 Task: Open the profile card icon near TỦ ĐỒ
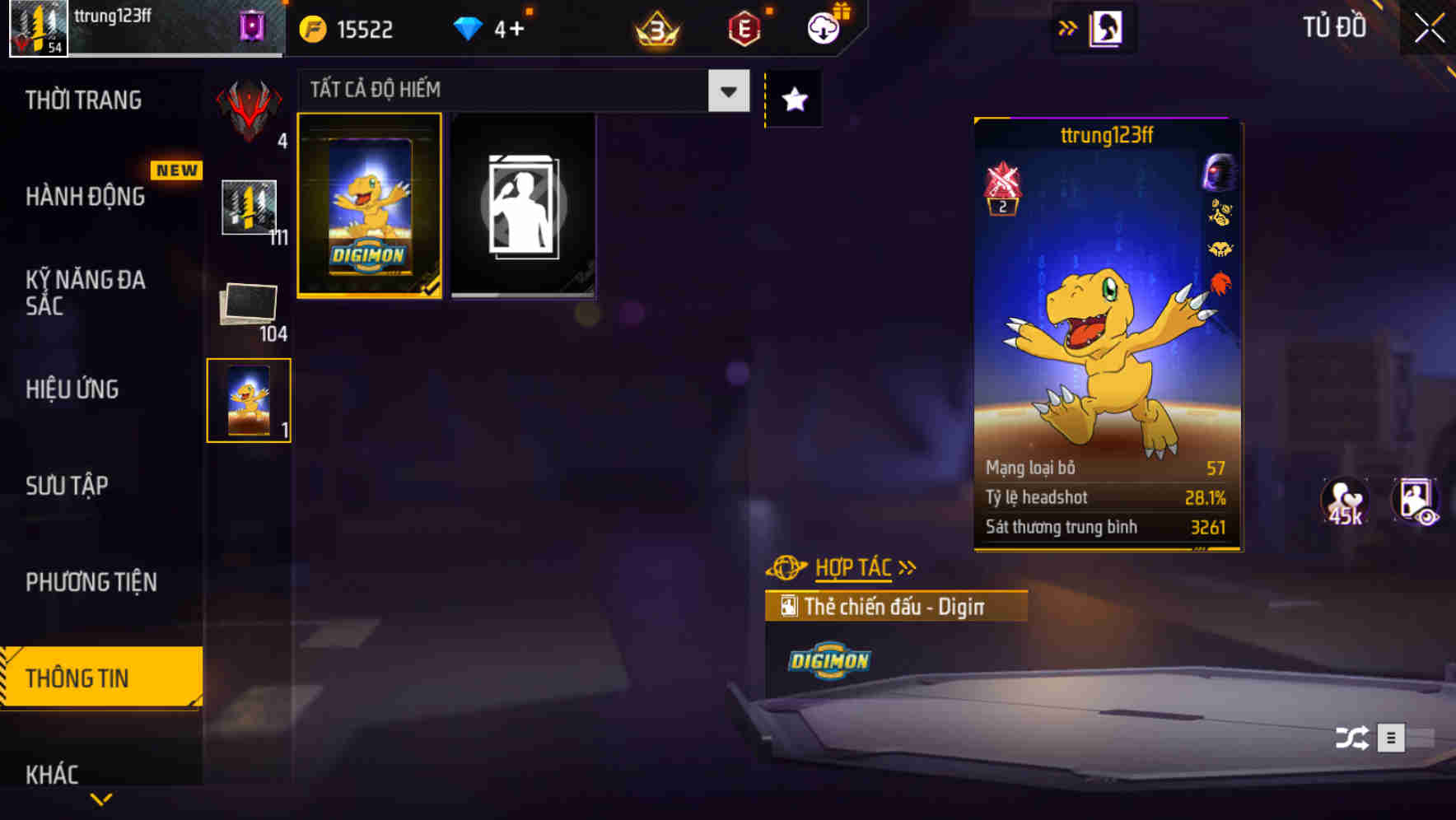point(1104,26)
